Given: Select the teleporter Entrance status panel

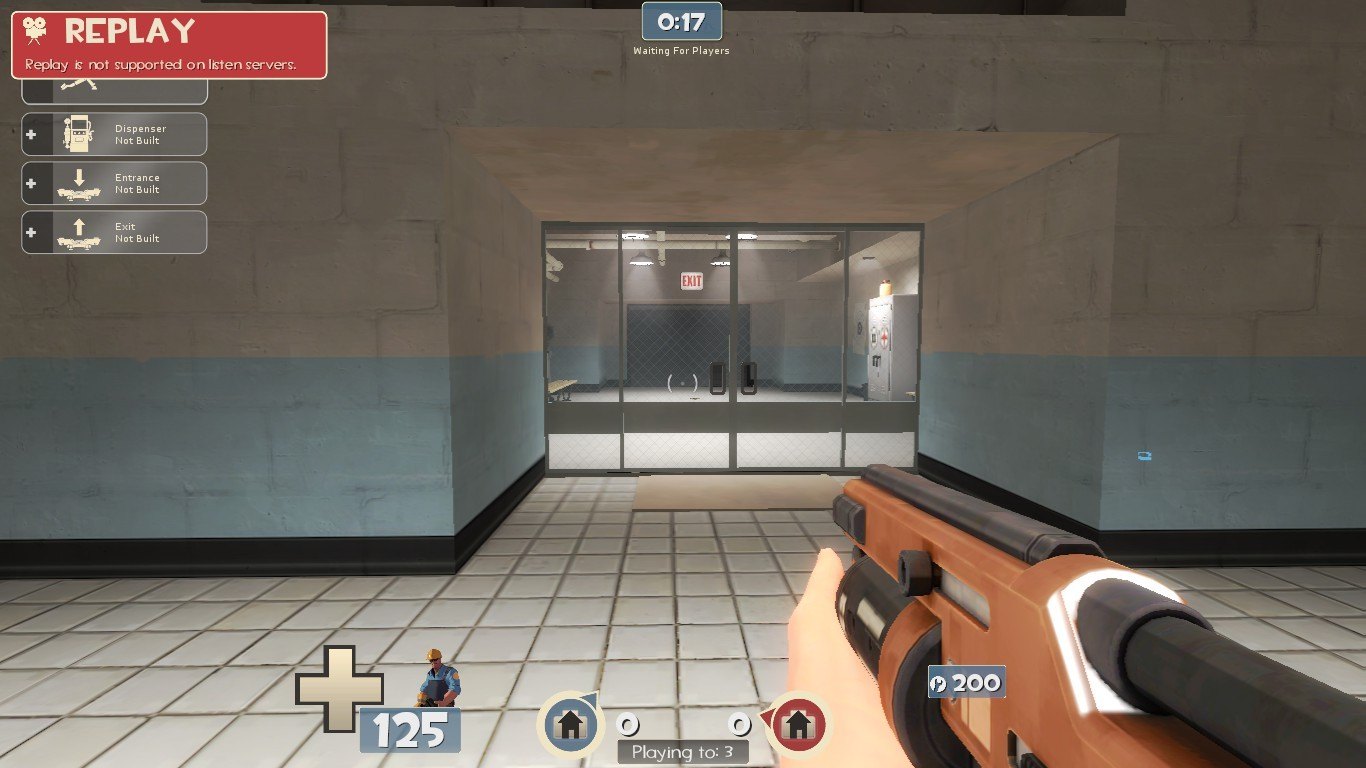Looking at the screenshot, I should 114,183.
